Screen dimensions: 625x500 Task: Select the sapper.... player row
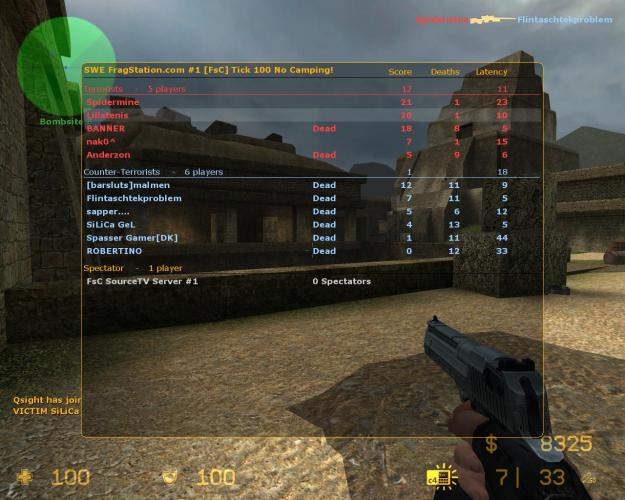coord(108,211)
